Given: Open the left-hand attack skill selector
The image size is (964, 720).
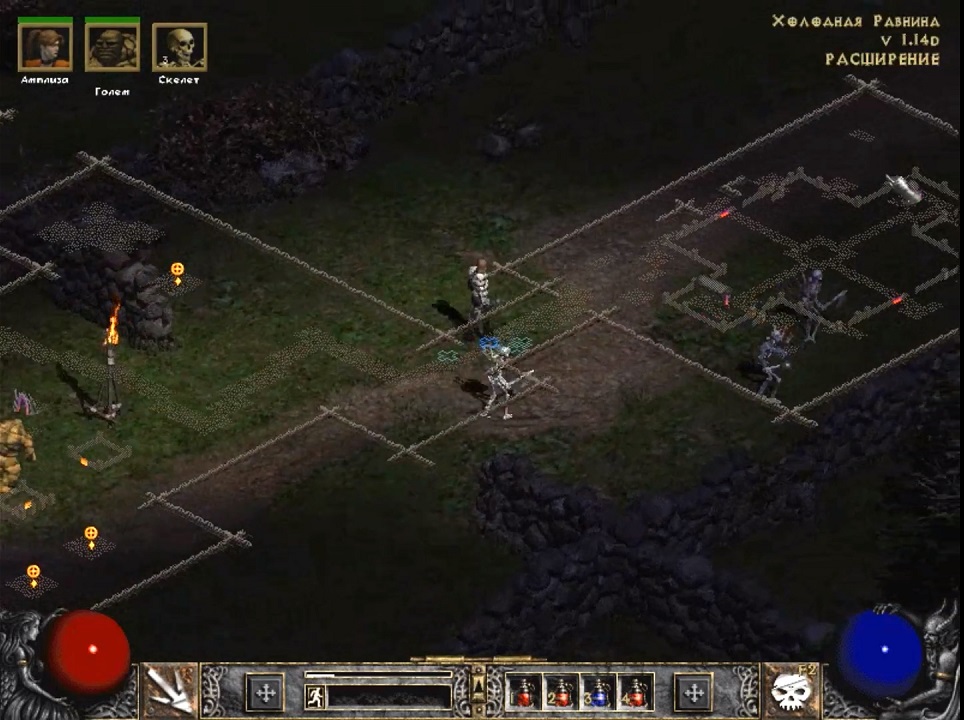Looking at the screenshot, I should click(x=168, y=691).
